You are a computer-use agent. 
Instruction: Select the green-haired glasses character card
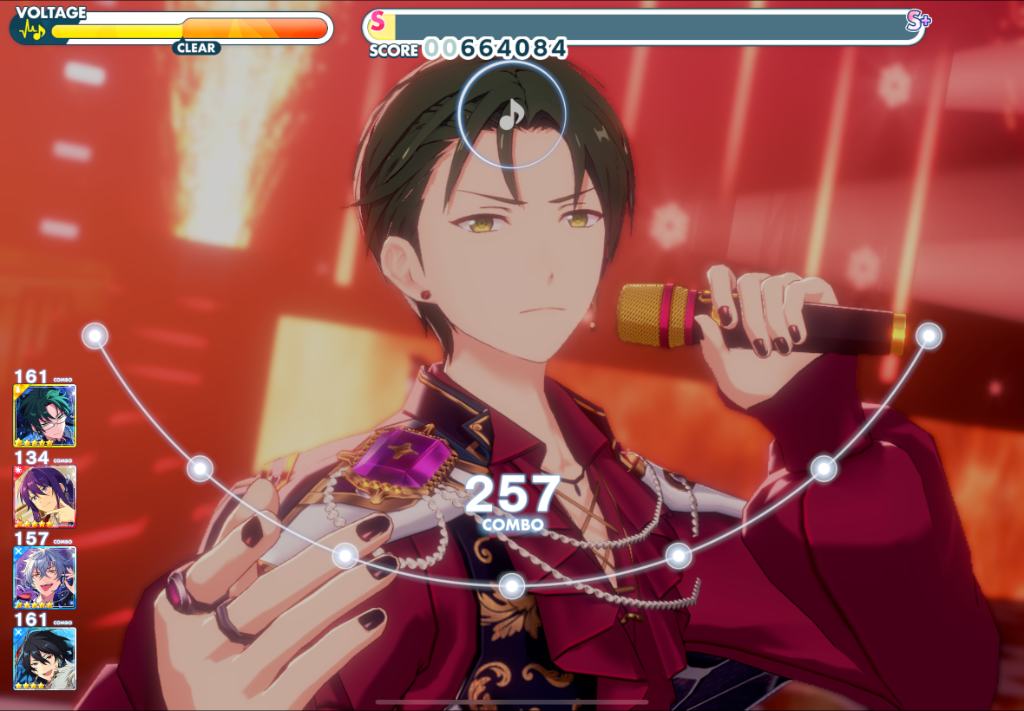(44, 415)
